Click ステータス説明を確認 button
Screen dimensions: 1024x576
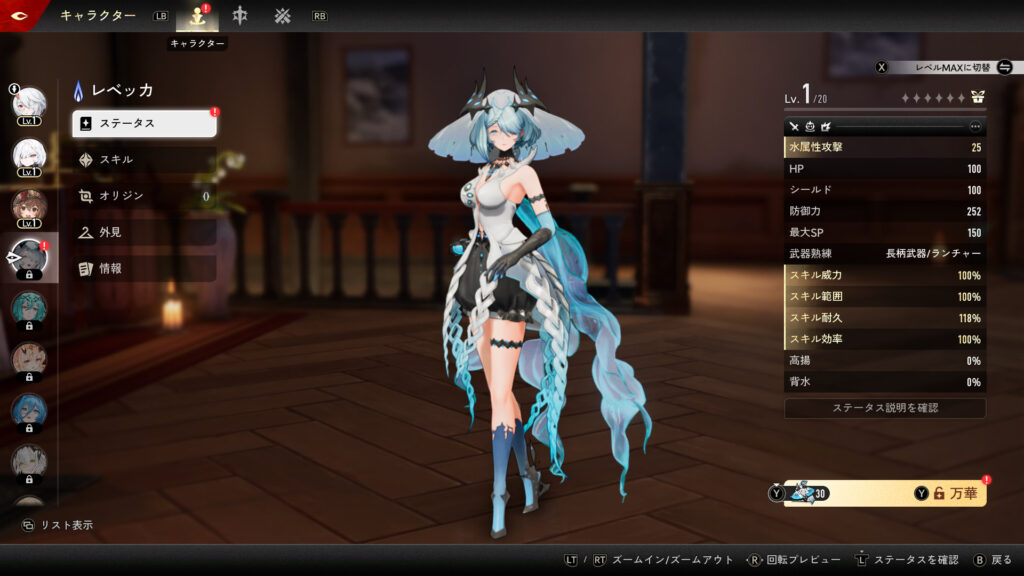tap(885, 408)
